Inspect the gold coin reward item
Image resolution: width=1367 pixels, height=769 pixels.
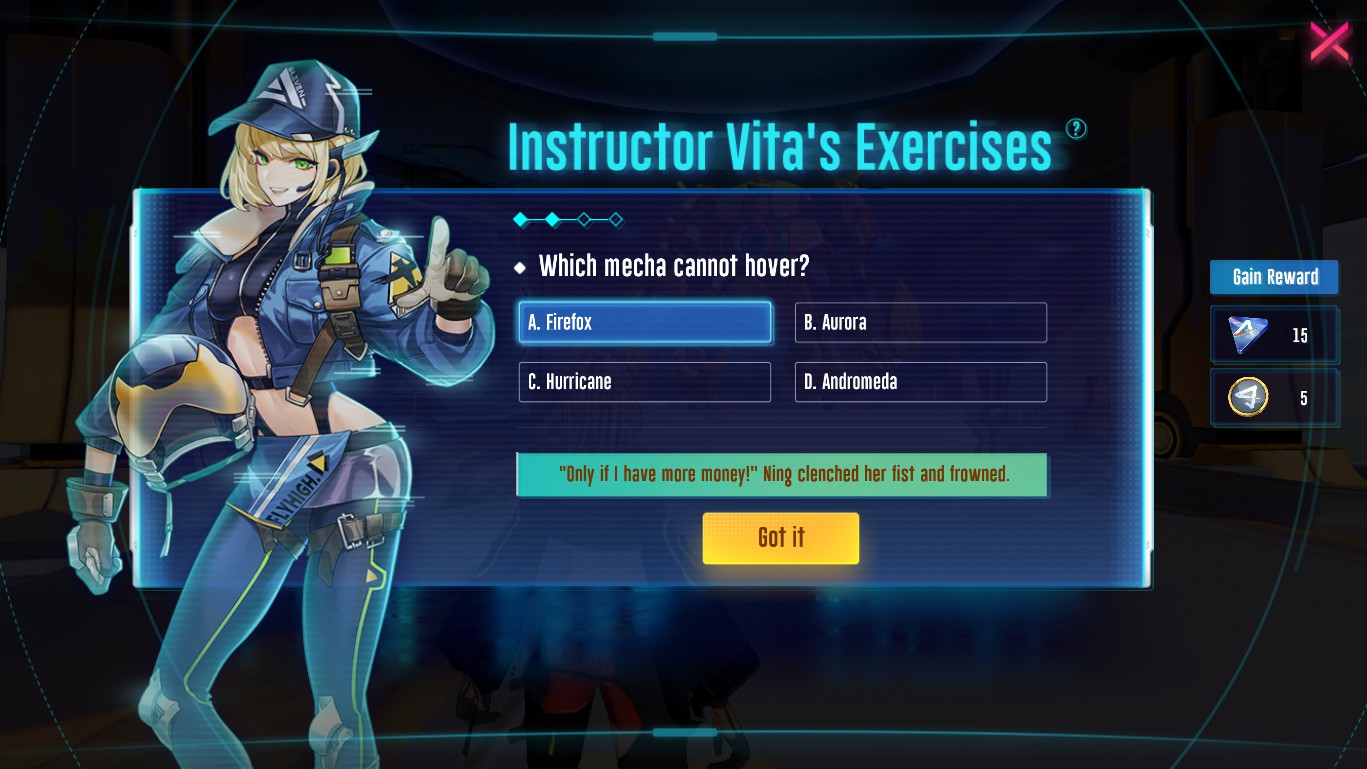[x=1248, y=398]
